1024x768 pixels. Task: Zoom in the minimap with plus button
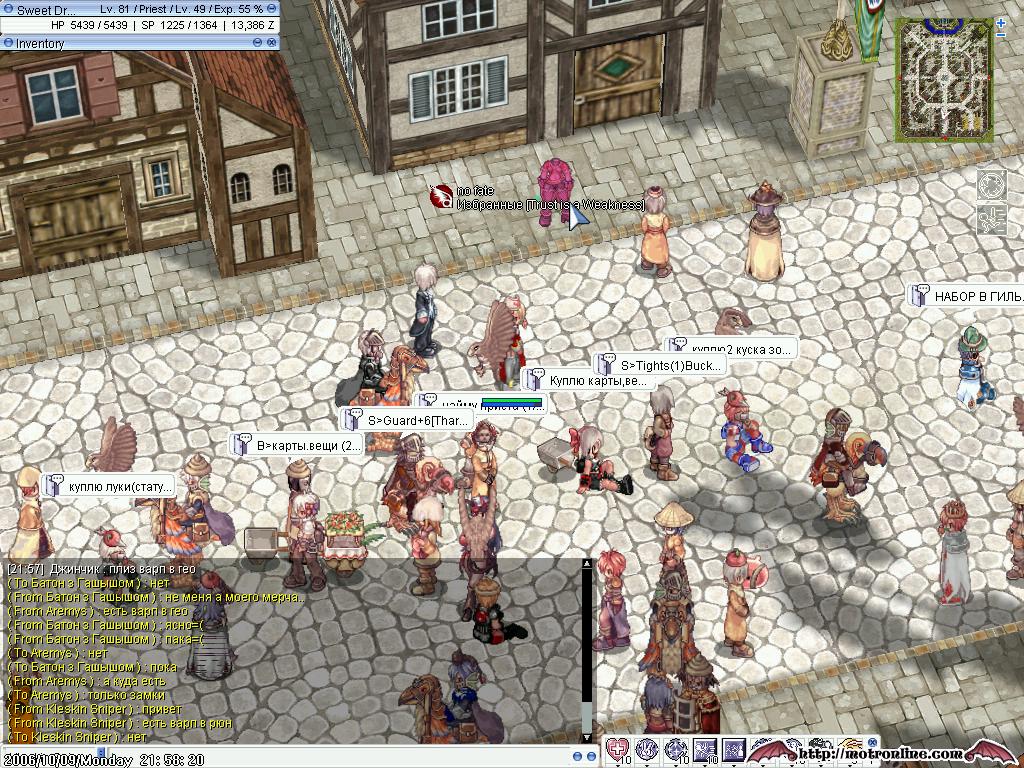click(1001, 22)
